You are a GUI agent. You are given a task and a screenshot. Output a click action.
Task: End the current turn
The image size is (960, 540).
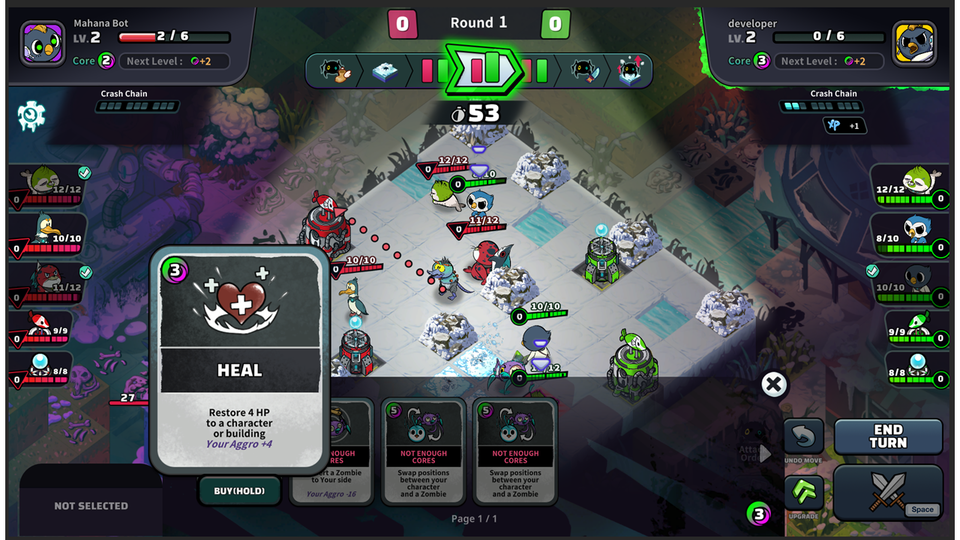tap(888, 436)
